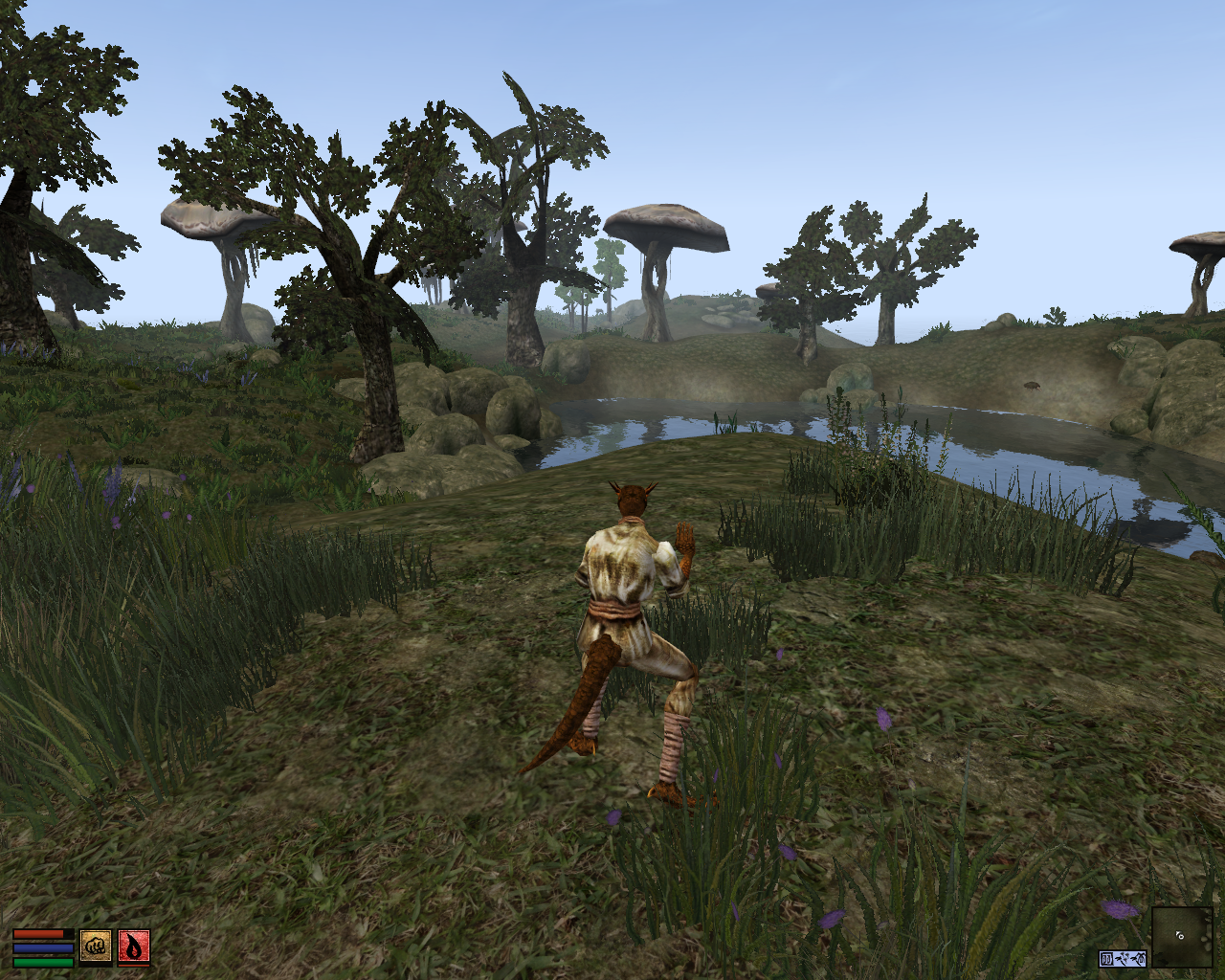This screenshot has width=1225, height=980.
Task: Select the fire Destruction spell icon
Action: tap(135, 946)
